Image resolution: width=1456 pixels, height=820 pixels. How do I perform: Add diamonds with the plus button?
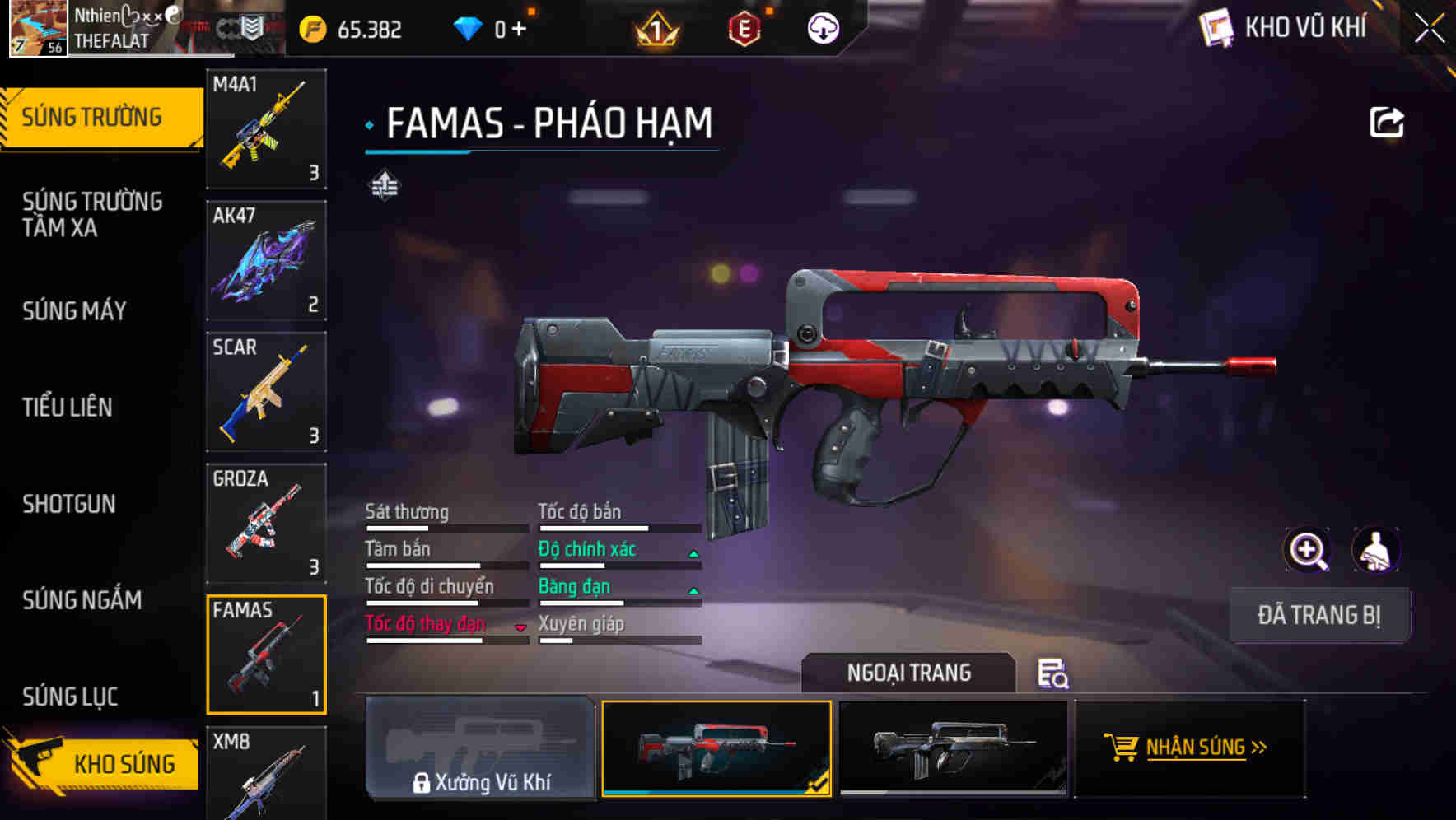point(519,30)
